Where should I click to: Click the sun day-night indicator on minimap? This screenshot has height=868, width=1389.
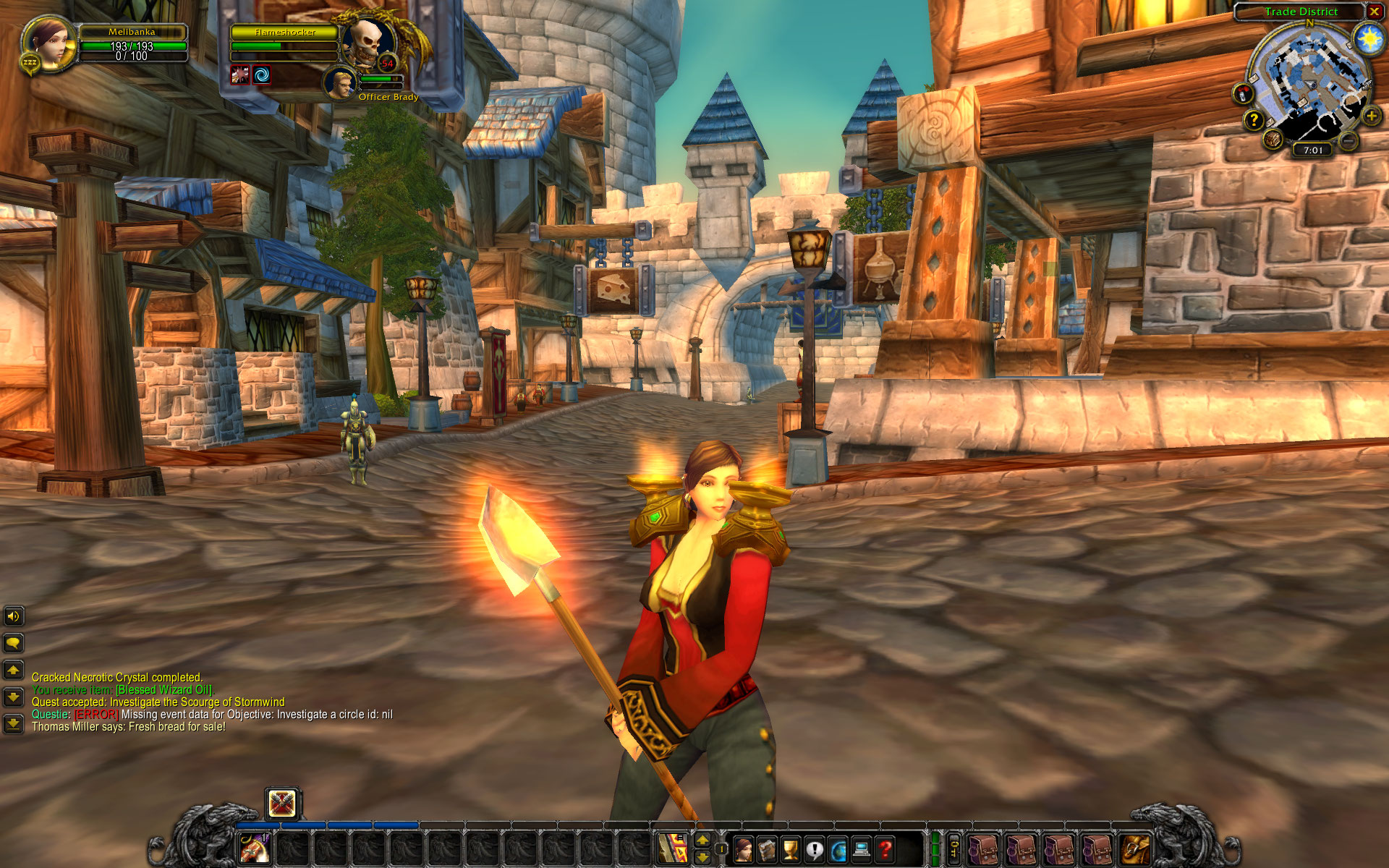click(1368, 38)
